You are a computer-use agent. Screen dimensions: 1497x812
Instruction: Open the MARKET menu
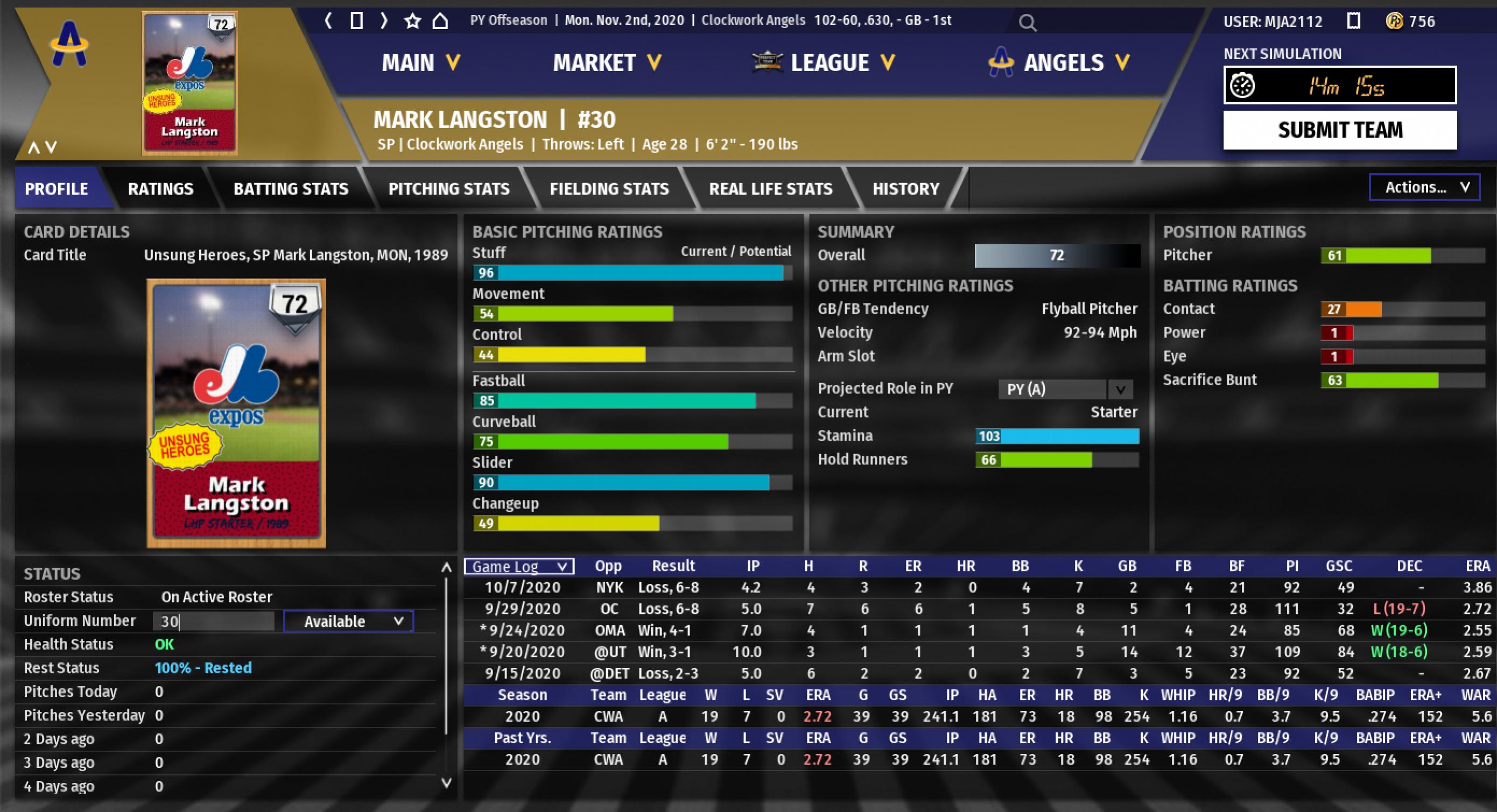(607, 62)
